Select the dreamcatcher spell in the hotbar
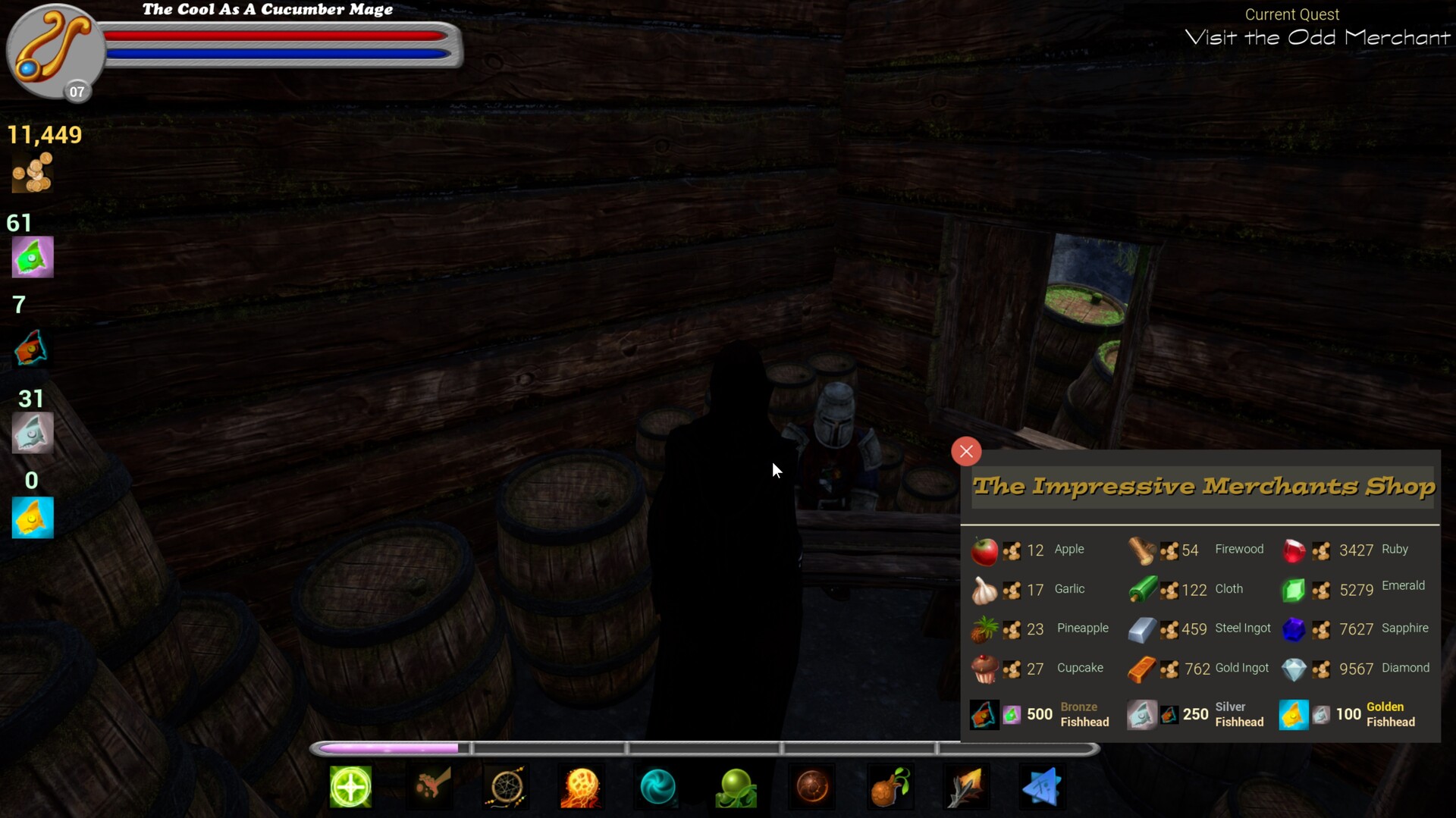This screenshot has height=818, width=1456. [507, 788]
